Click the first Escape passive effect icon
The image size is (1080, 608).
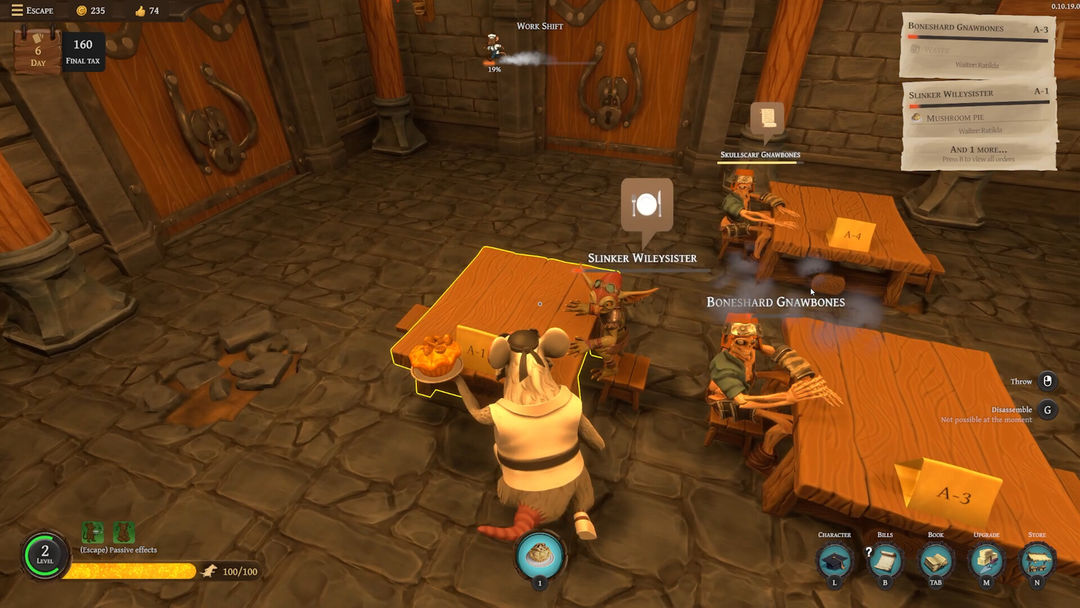tap(94, 533)
